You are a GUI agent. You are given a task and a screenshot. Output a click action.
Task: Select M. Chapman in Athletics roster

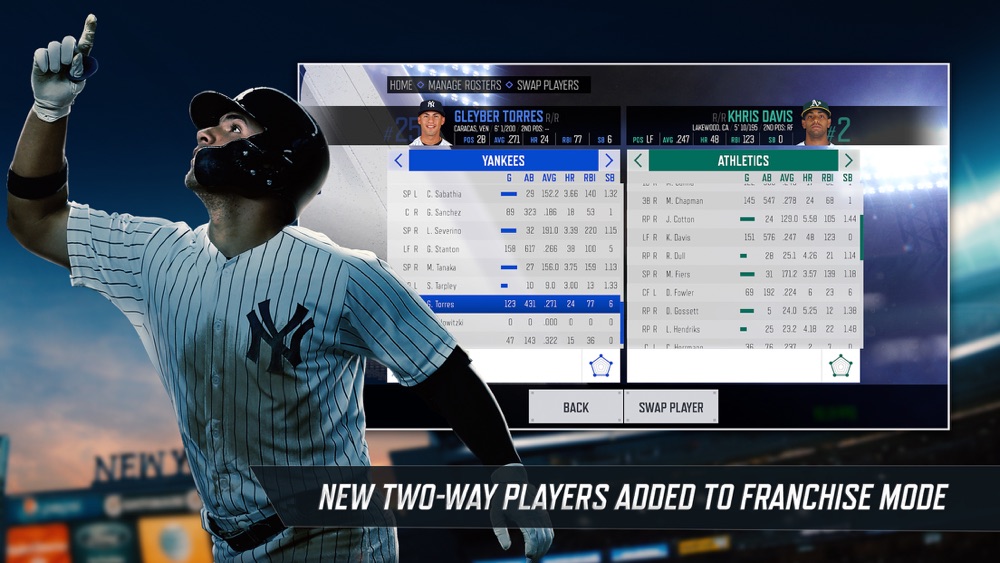click(x=744, y=200)
